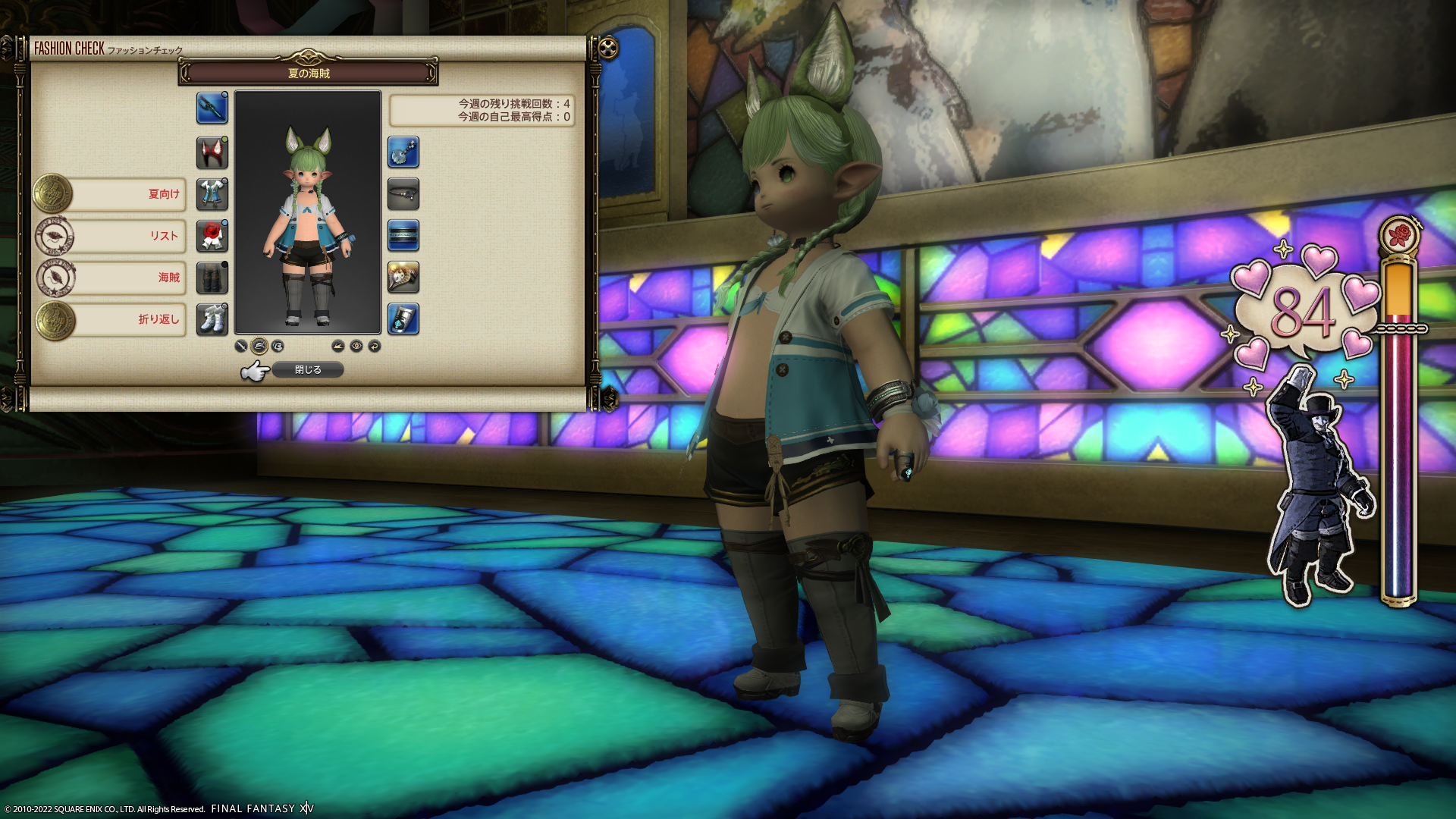Choose the dark choker necklace slot
This screenshot has width=1456, height=819.
click(x=403, y=194)
